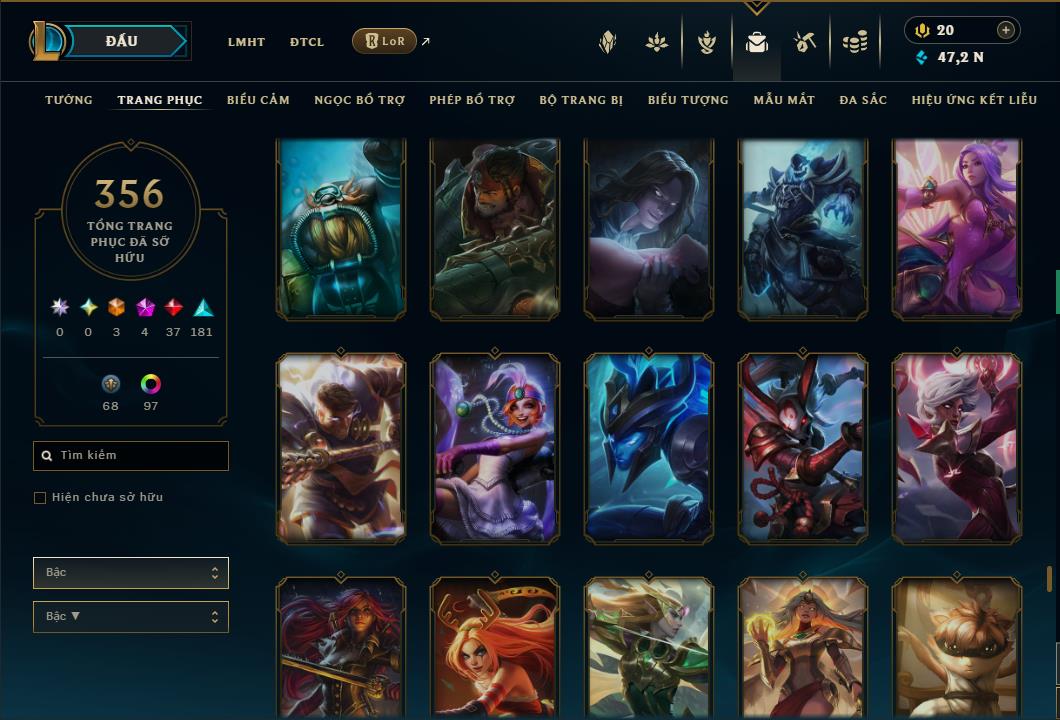The height and width of the screenshot is (720, 1060).
Task: Select the pink-haired mermaid skin card
Action: pyautogui.click(x=957, y=229)
